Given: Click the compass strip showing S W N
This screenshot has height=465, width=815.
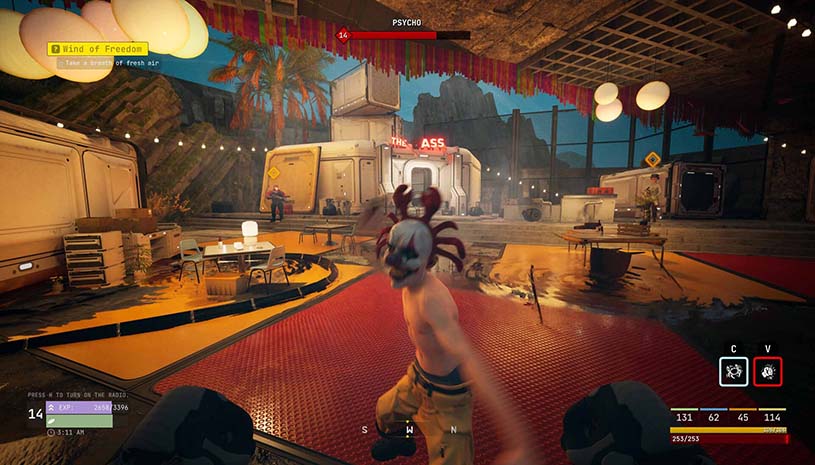Looking at the screenshot, I should tap(408, 430).
